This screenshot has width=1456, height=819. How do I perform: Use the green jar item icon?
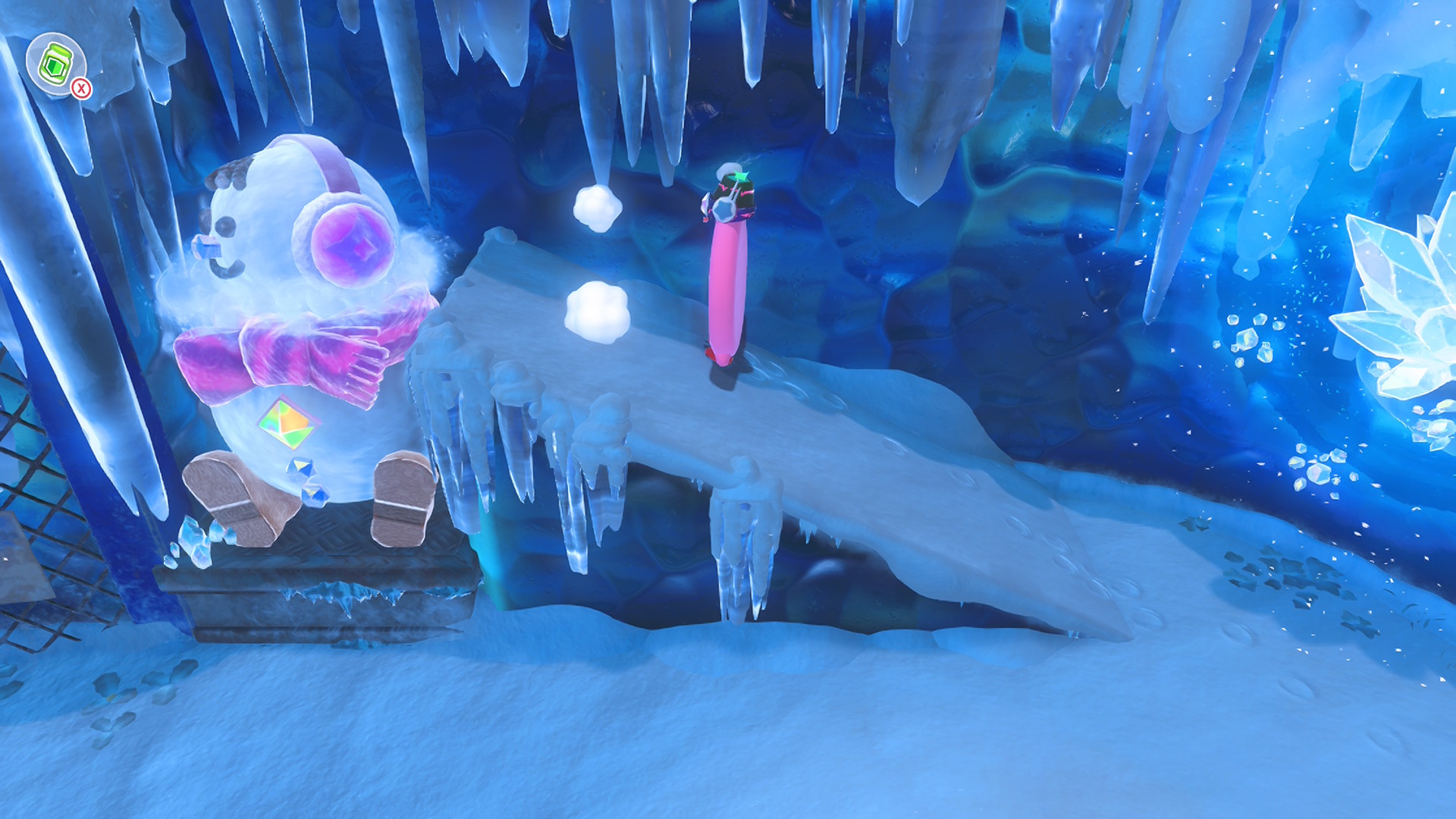55,64
